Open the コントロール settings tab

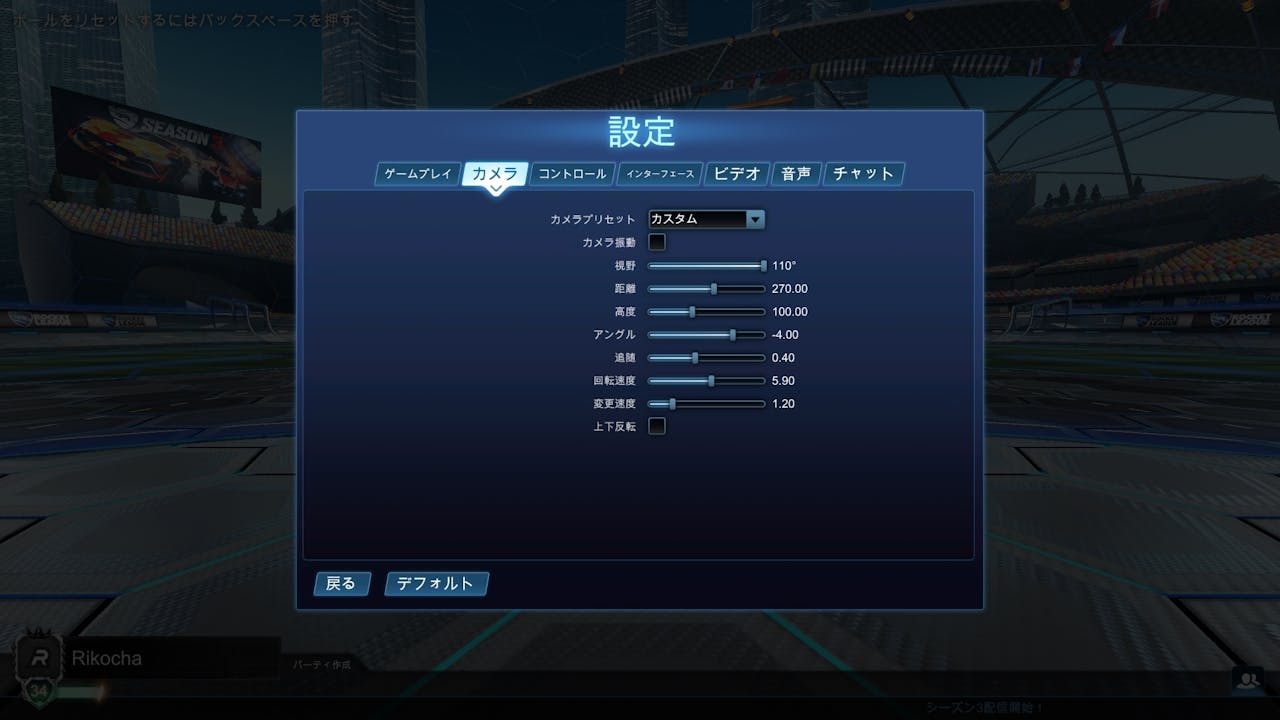[x=572, y=173]
